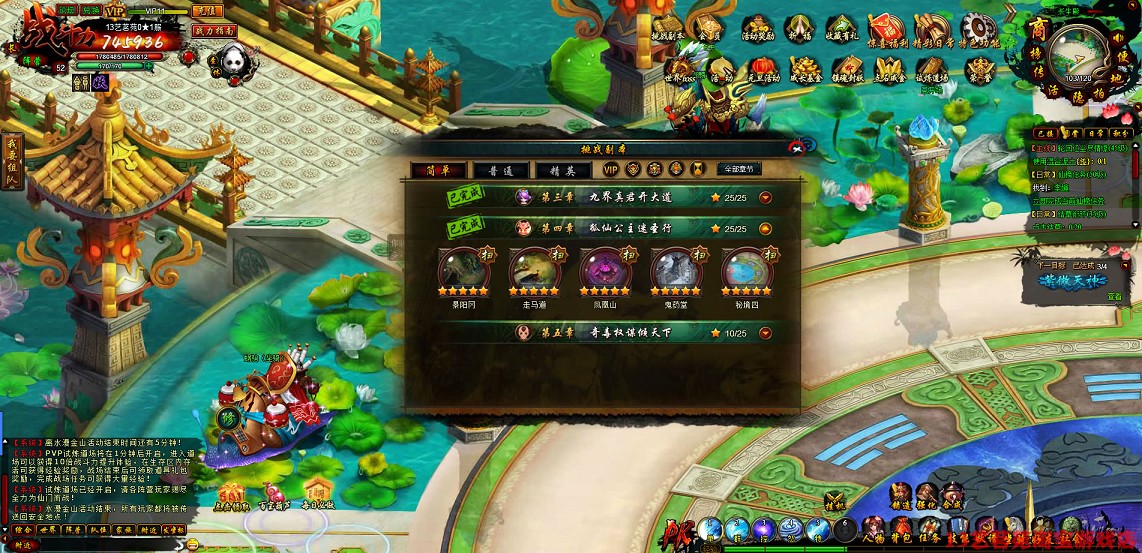Open the 成长基金 growth fund icon

[804, 69]
